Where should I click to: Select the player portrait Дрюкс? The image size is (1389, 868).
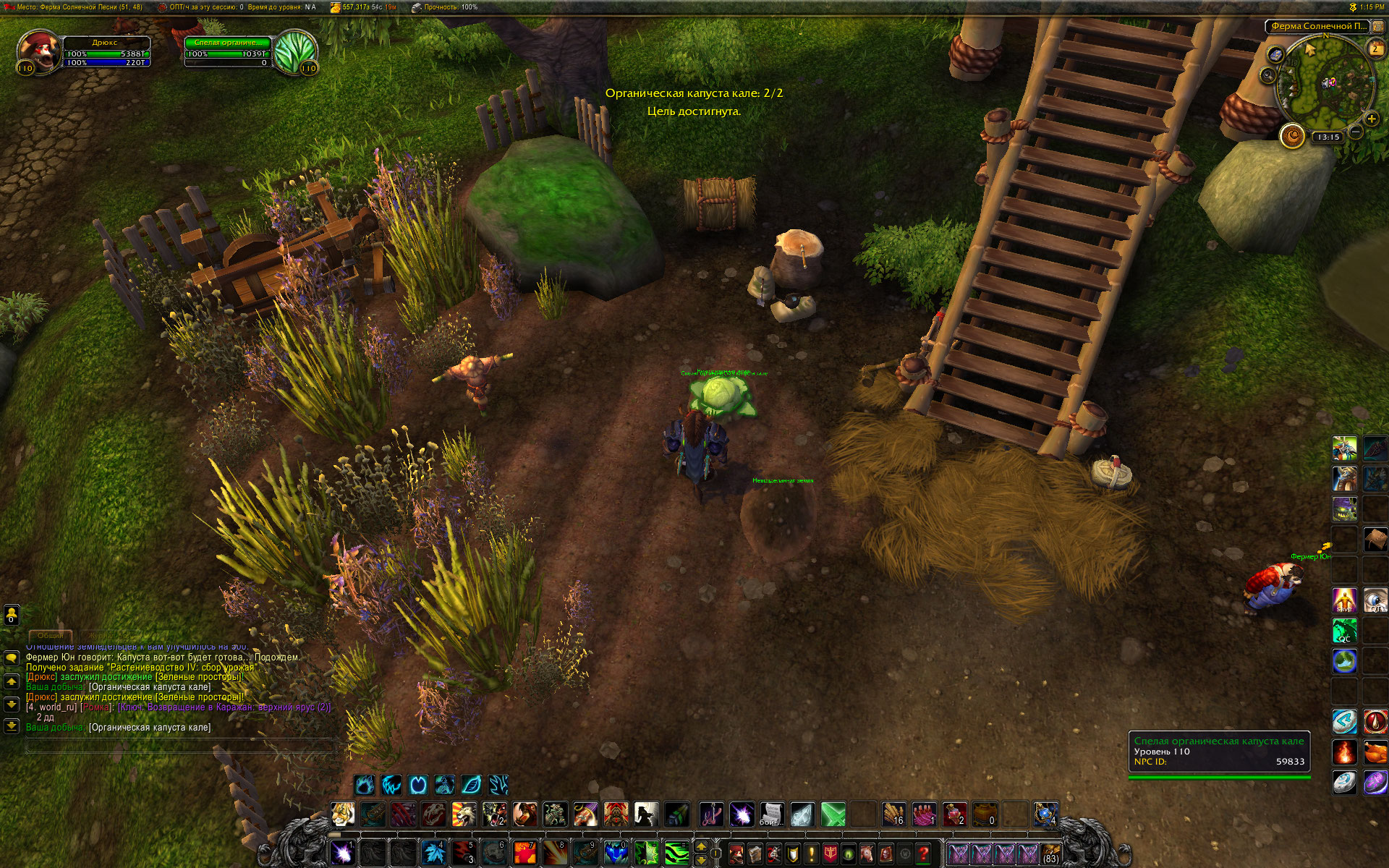tap(36, 51)
